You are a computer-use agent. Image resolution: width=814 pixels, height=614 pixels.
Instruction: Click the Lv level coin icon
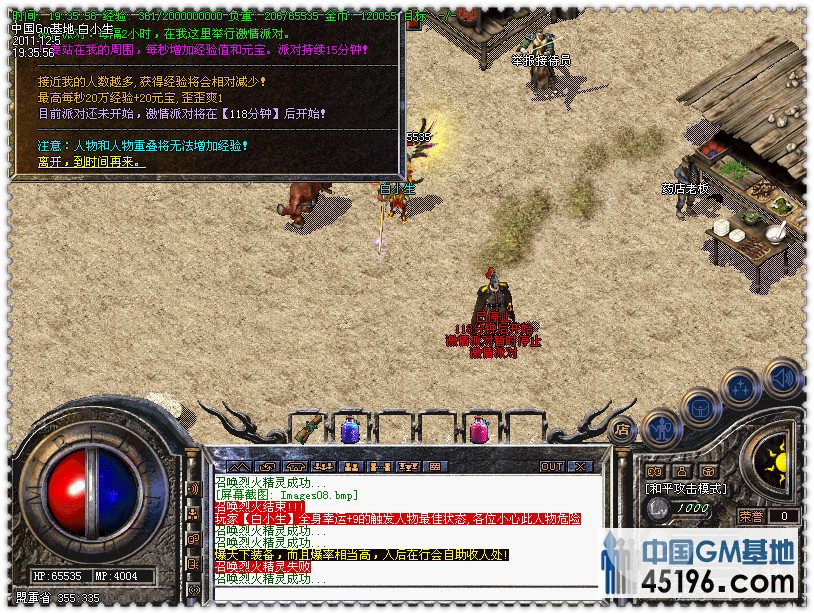[x=657, y=508]
